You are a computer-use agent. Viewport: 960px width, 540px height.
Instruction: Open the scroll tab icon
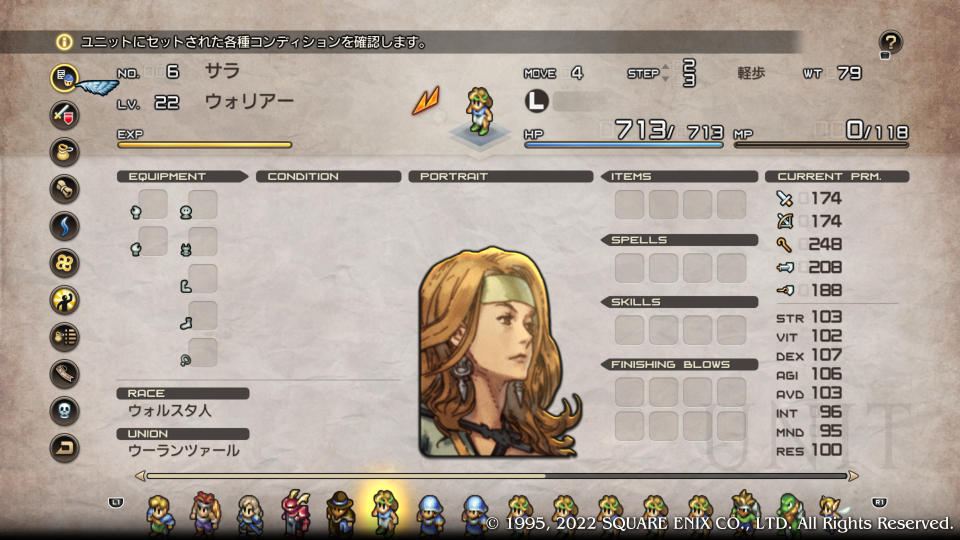65,188
